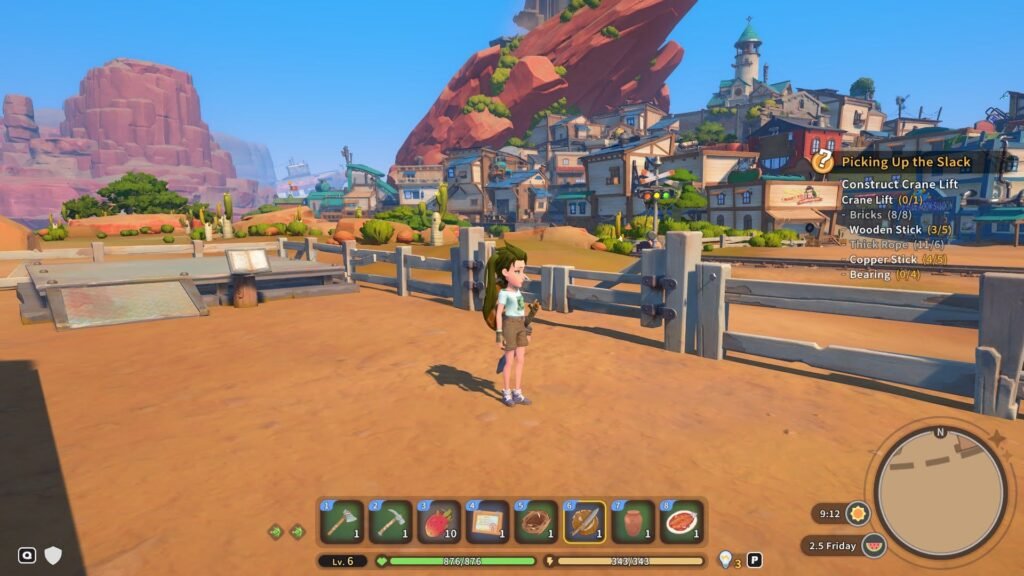
Task: Select the plated meat dish in slot 8
Action: coord(682,522)
